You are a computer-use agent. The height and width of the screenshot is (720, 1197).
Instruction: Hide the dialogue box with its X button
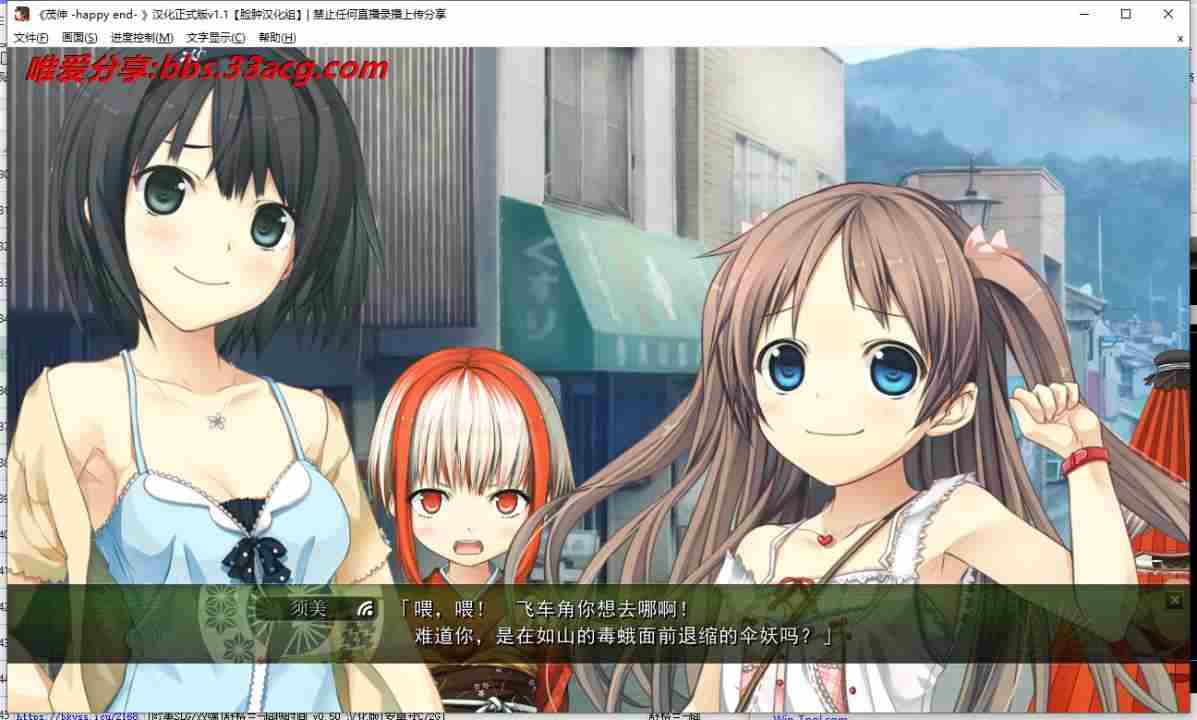click(x=1174, y=600)
